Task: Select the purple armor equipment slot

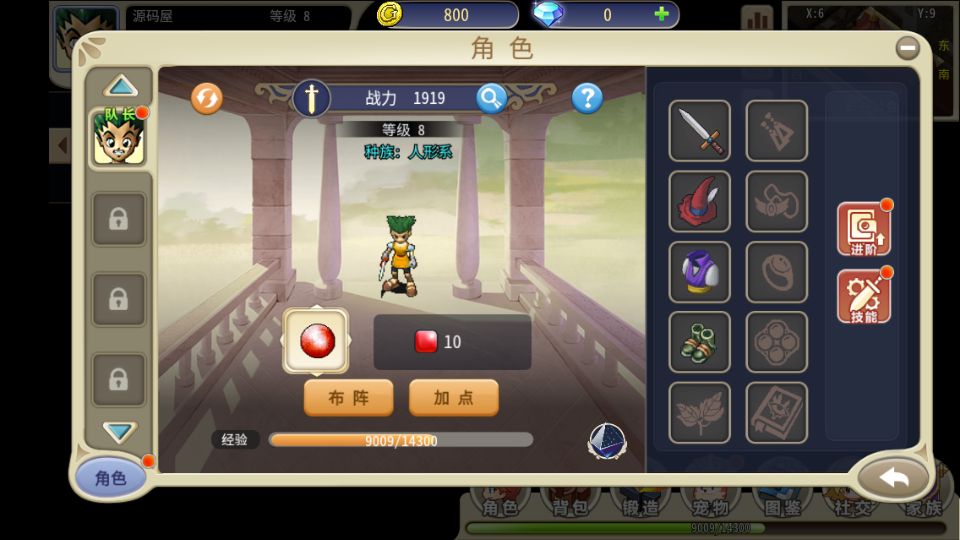Action: click(x=699, y=272)
